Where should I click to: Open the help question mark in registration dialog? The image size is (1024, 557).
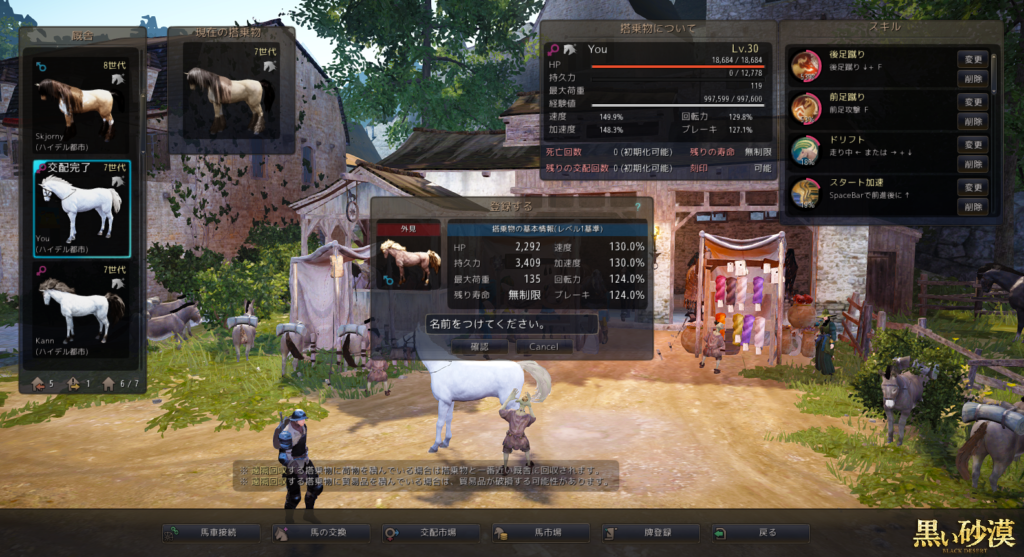point(636,205)
